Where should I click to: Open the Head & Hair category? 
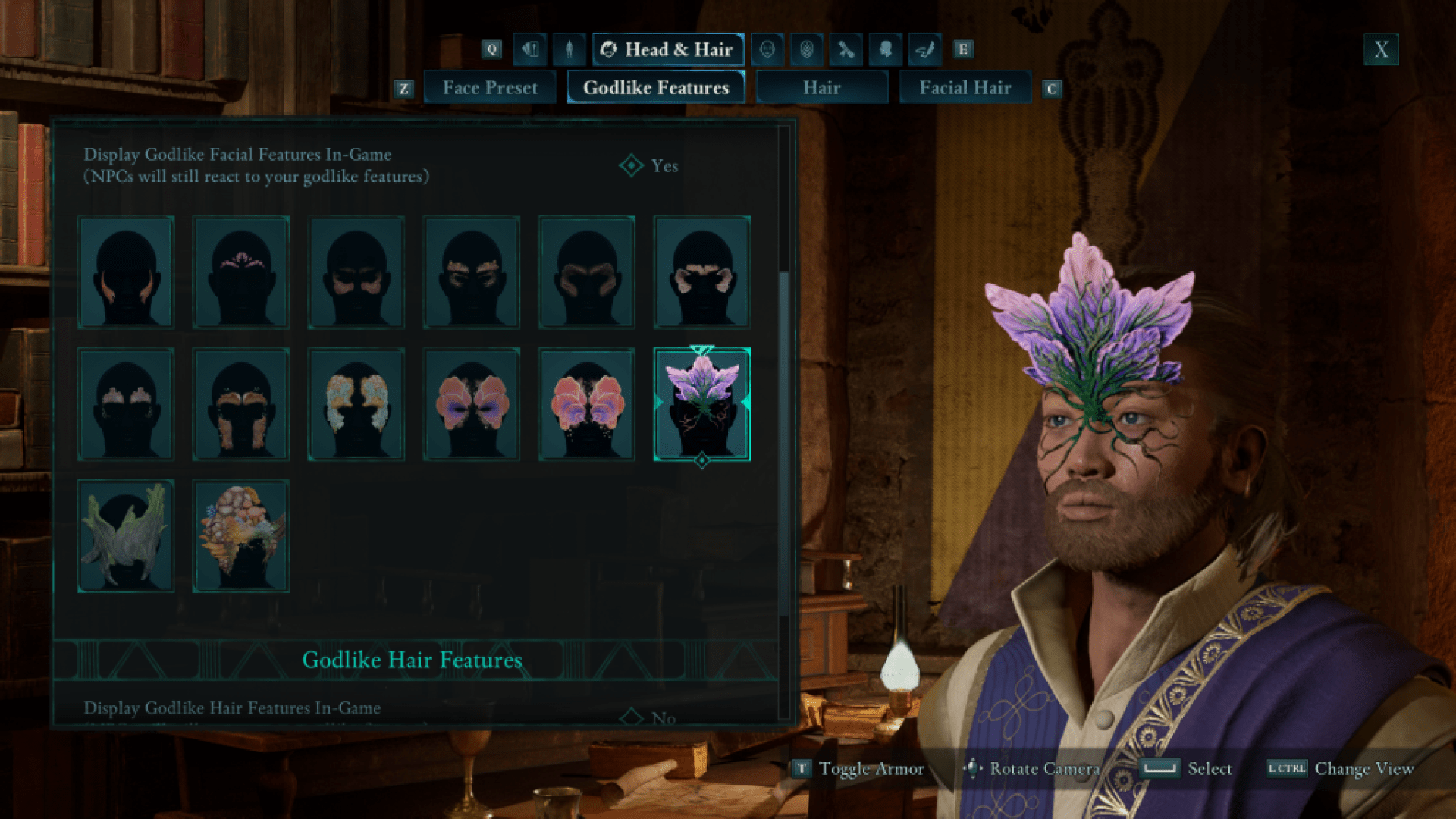pos(667,50)
